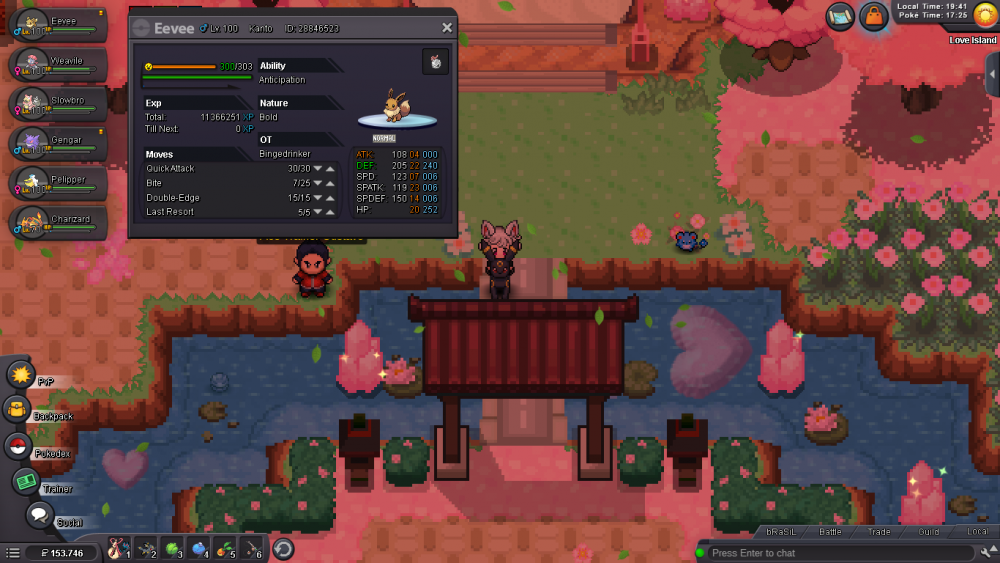Screen dimensions: 1000x563
Task: Choose Gengar from the party list
Action: click(59, 143)
